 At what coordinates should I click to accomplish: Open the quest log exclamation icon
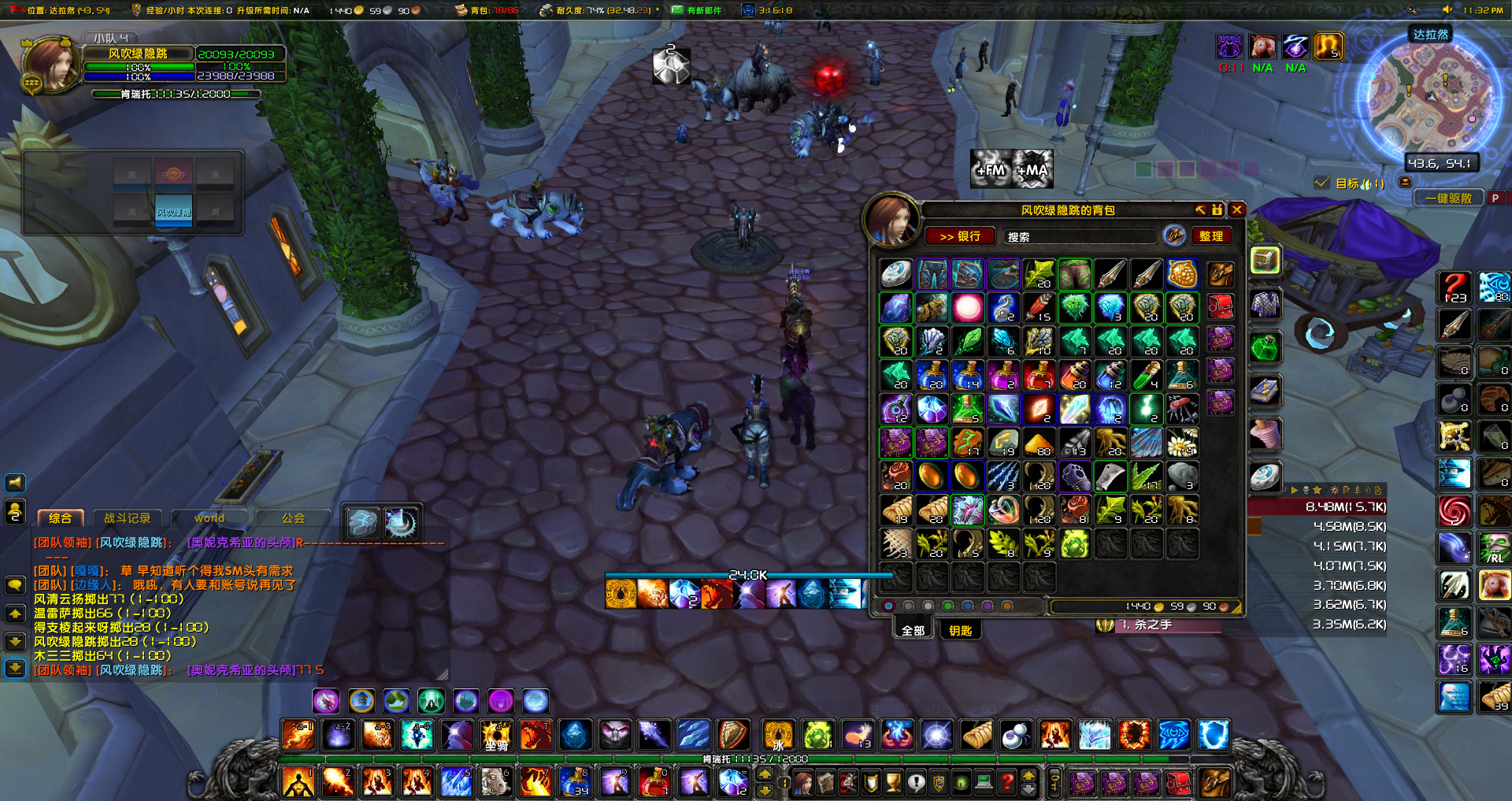[x=917, y=783]
